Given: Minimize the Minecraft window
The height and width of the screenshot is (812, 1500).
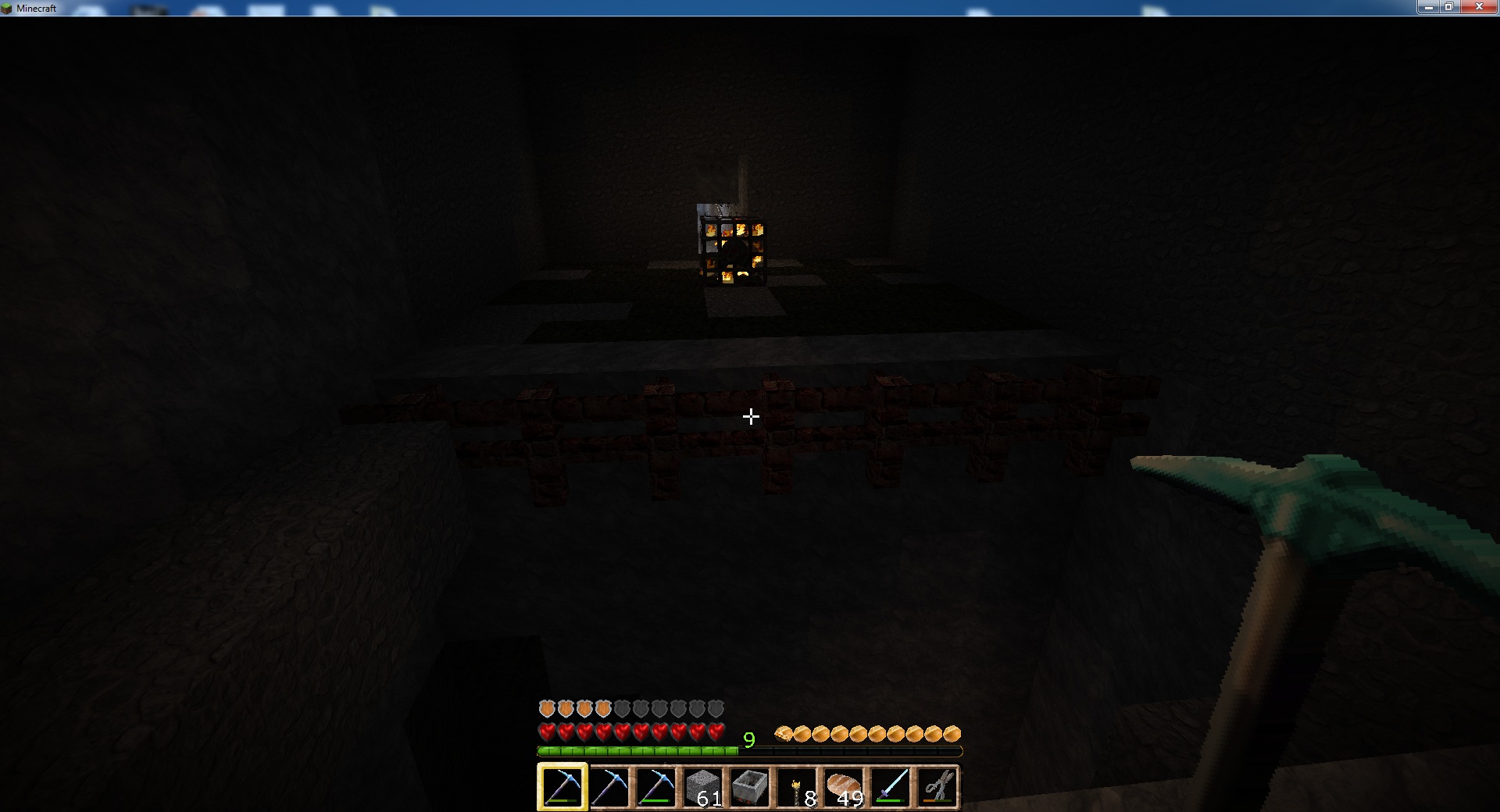Looking at the screenshot, I should [x=1427, y=7].
